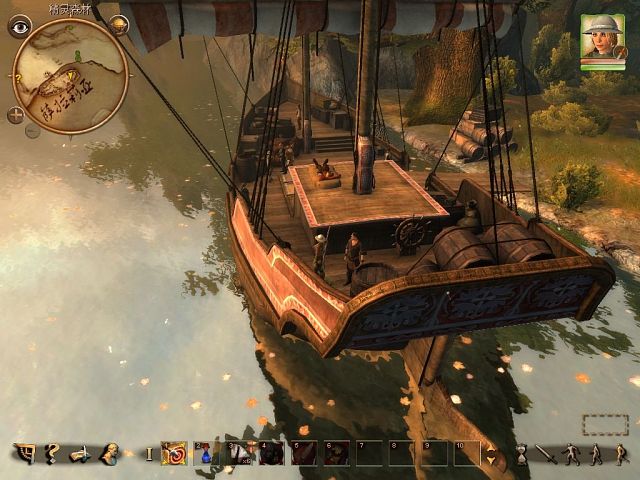Screen dimensions: 640x480
Task: Click the hourglass pause icon
Action: [x=521, y=455]
